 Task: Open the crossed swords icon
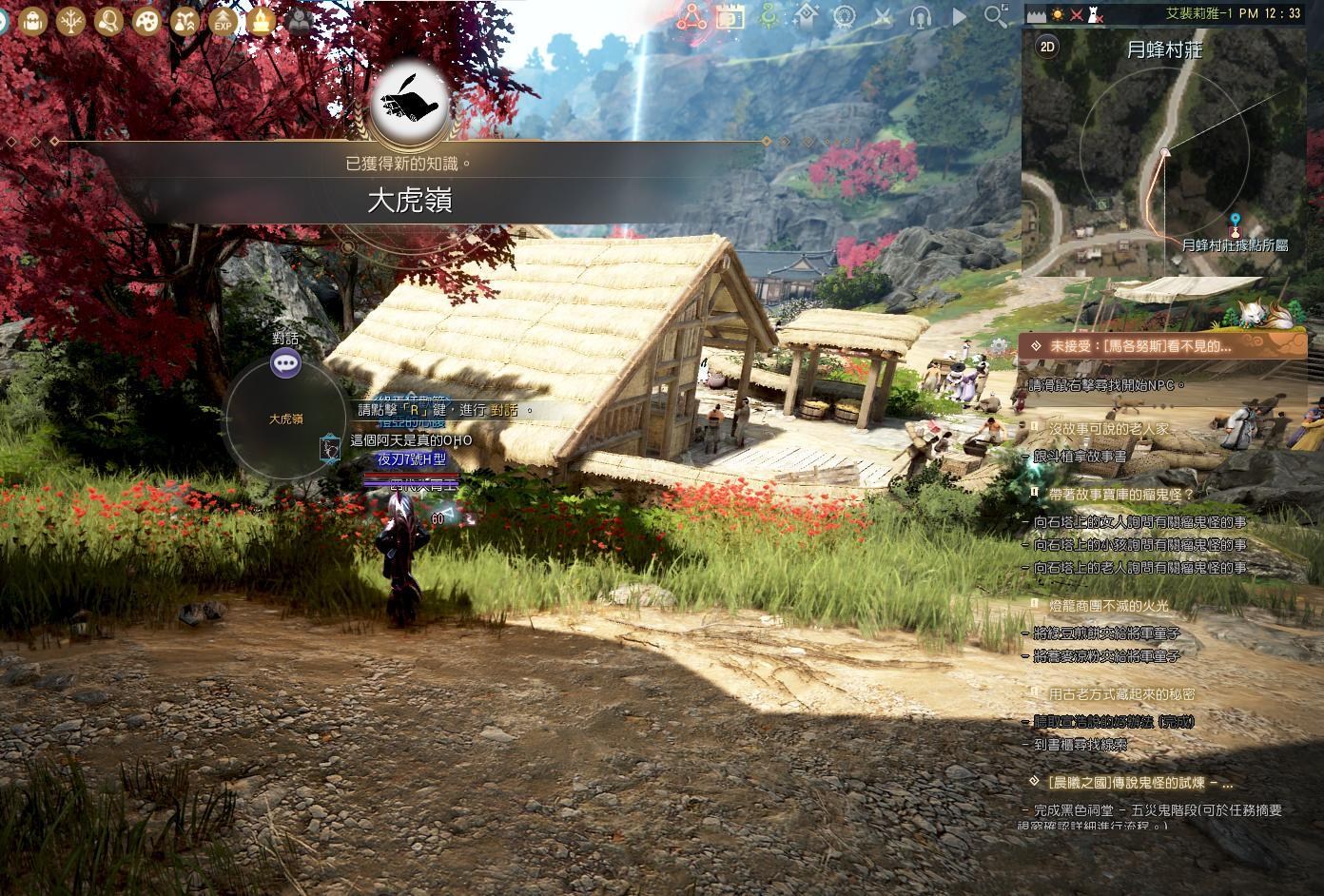pyautogui.click(x=883, y=16)
